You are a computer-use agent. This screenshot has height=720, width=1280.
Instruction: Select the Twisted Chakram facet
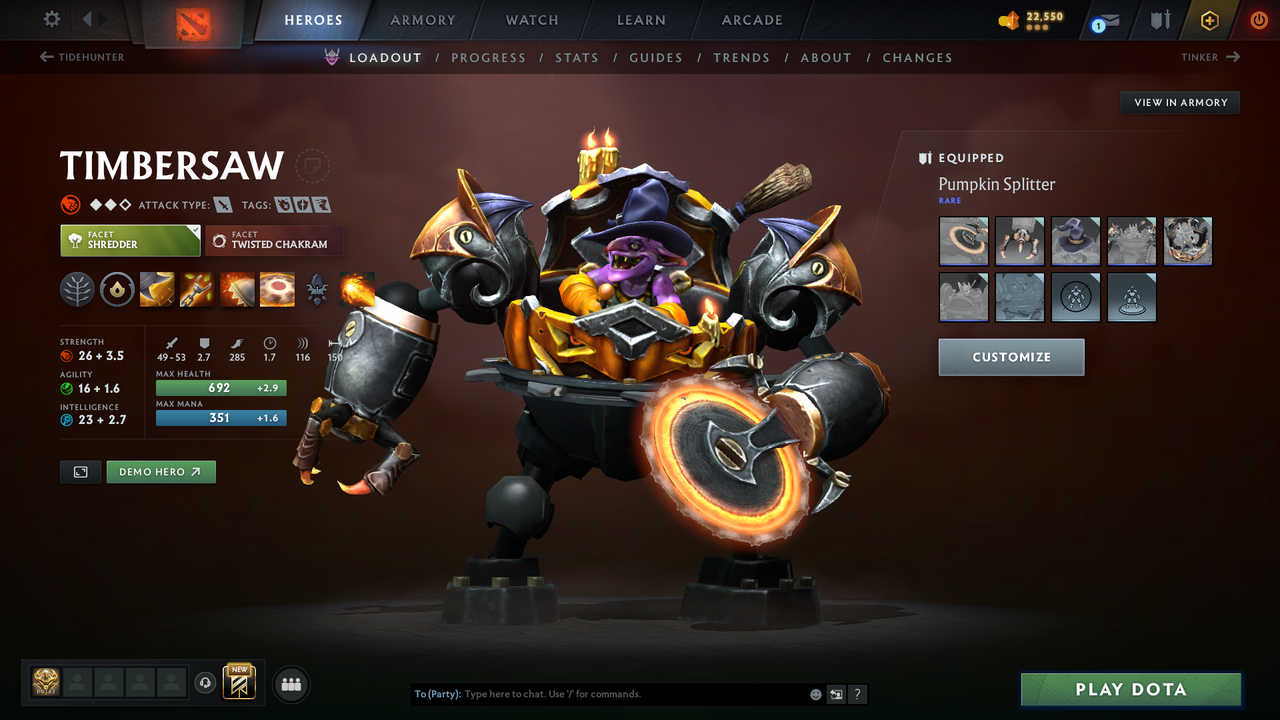point(274,241)
